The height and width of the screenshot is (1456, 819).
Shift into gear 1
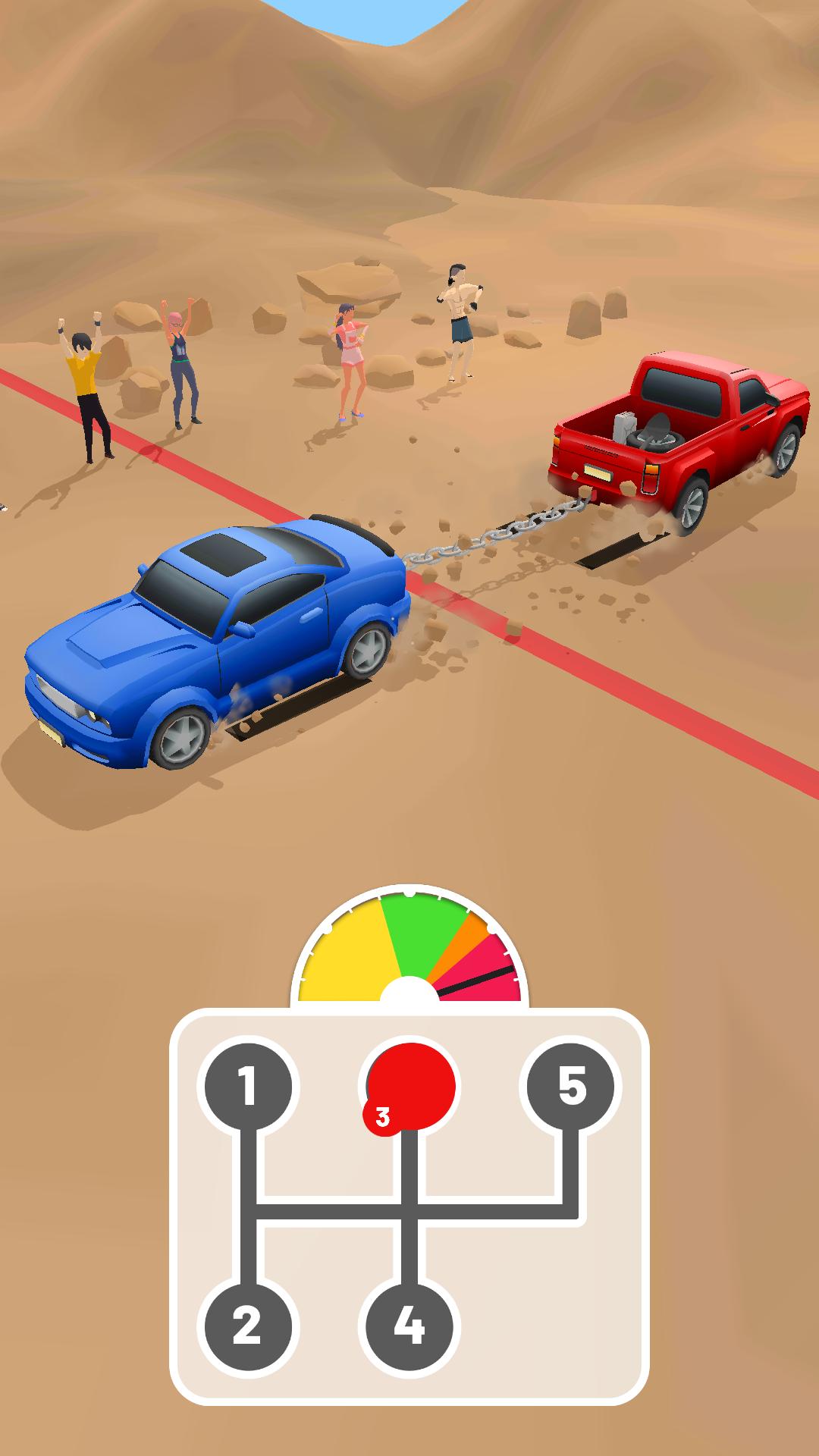click(245, 1086)
